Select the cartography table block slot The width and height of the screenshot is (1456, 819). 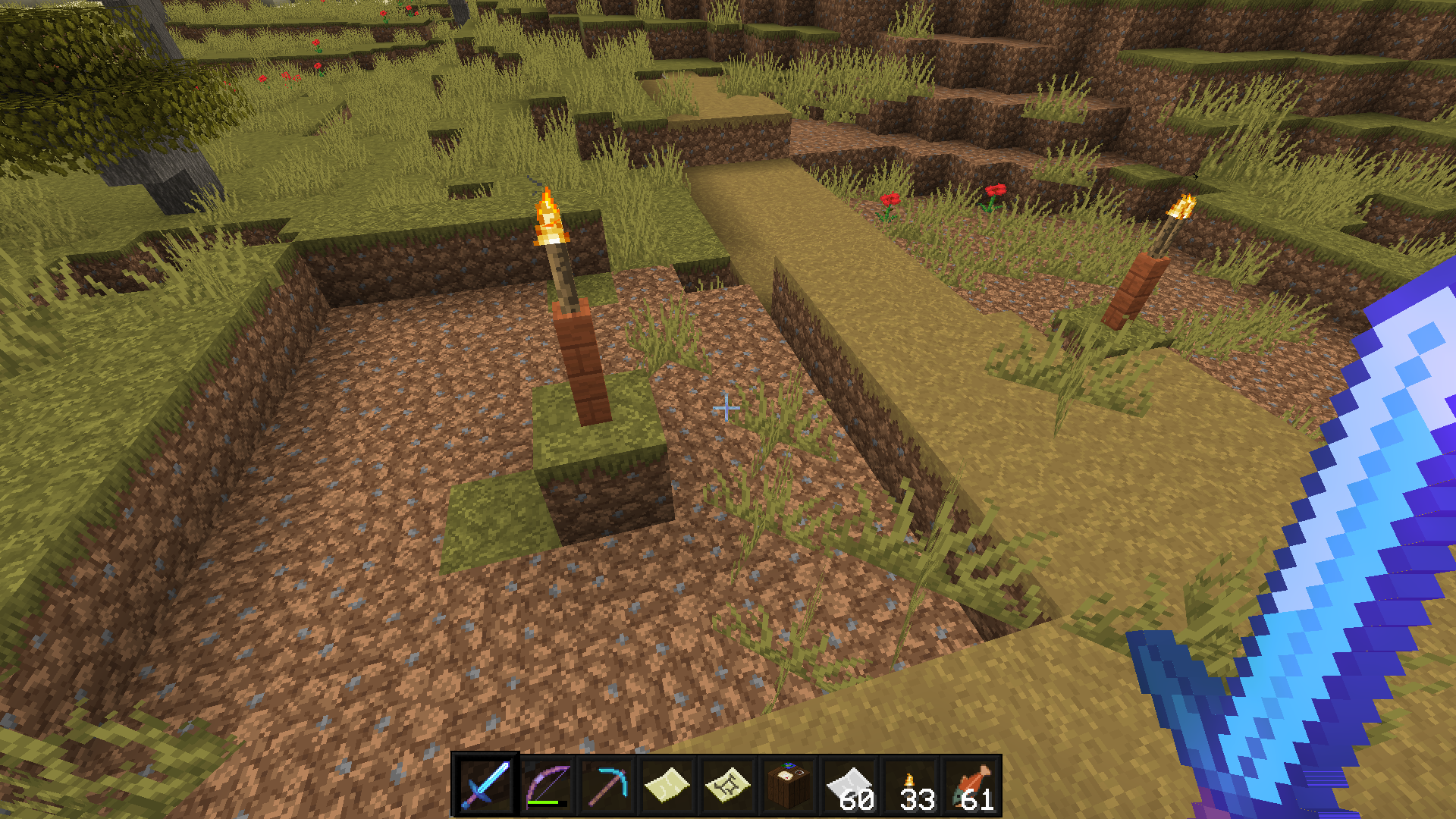[788, 786]
